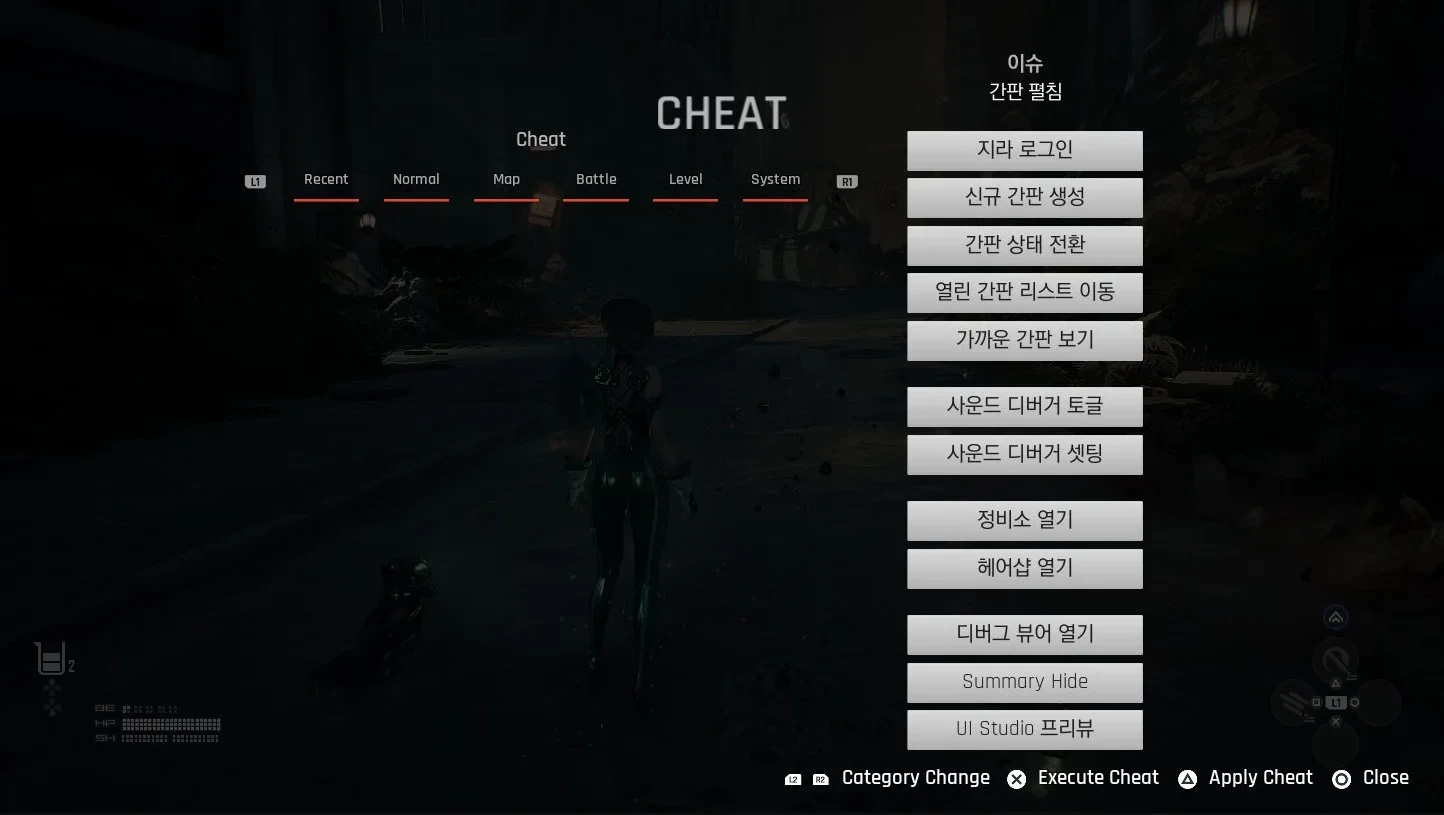Click the 가까운 간판 보기 button
This screenshot has width=1444, height=815.
coord(1024,340)
